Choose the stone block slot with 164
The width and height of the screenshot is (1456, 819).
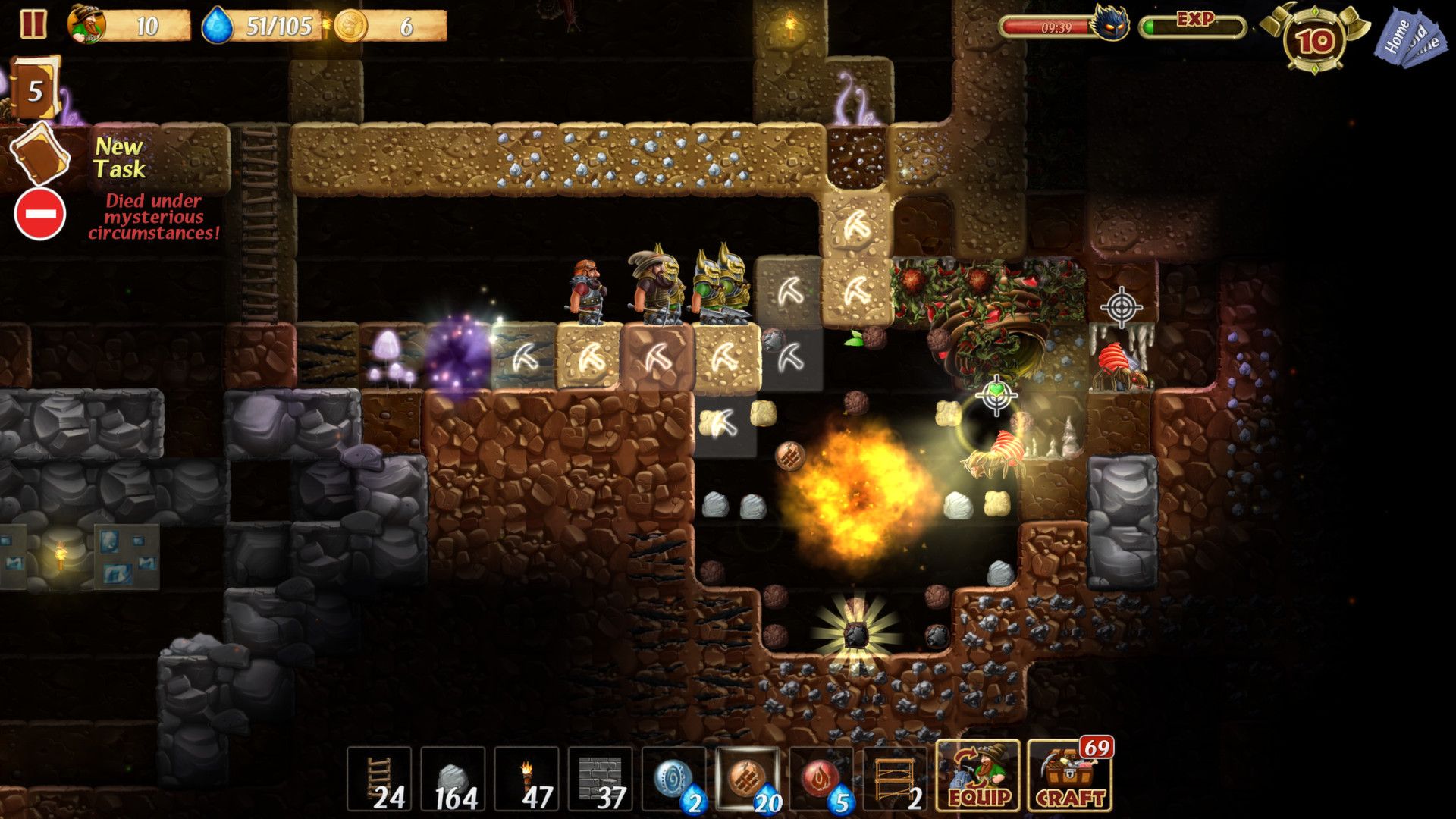[x=453, y=779]
